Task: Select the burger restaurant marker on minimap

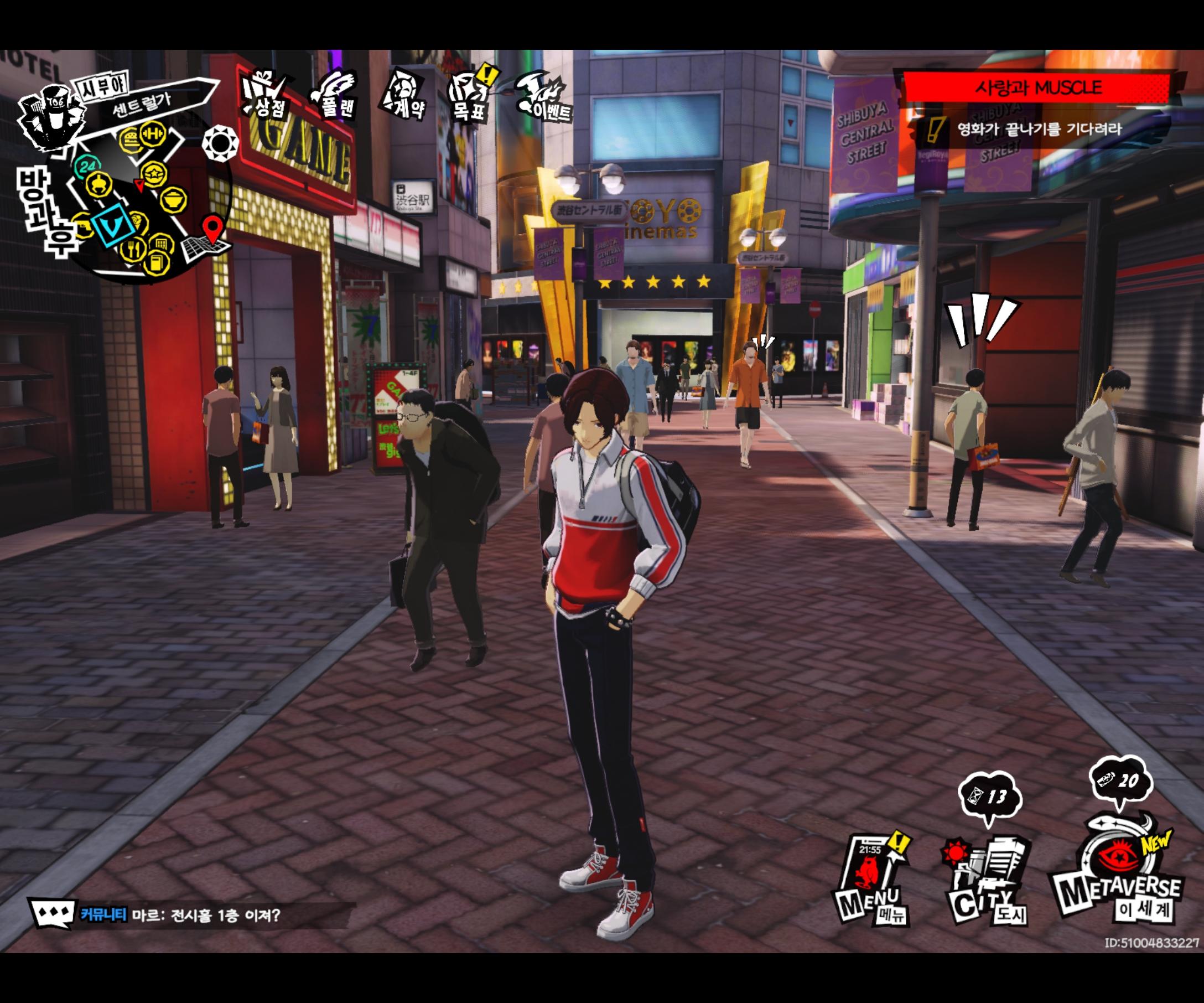Action: (131, 140)
